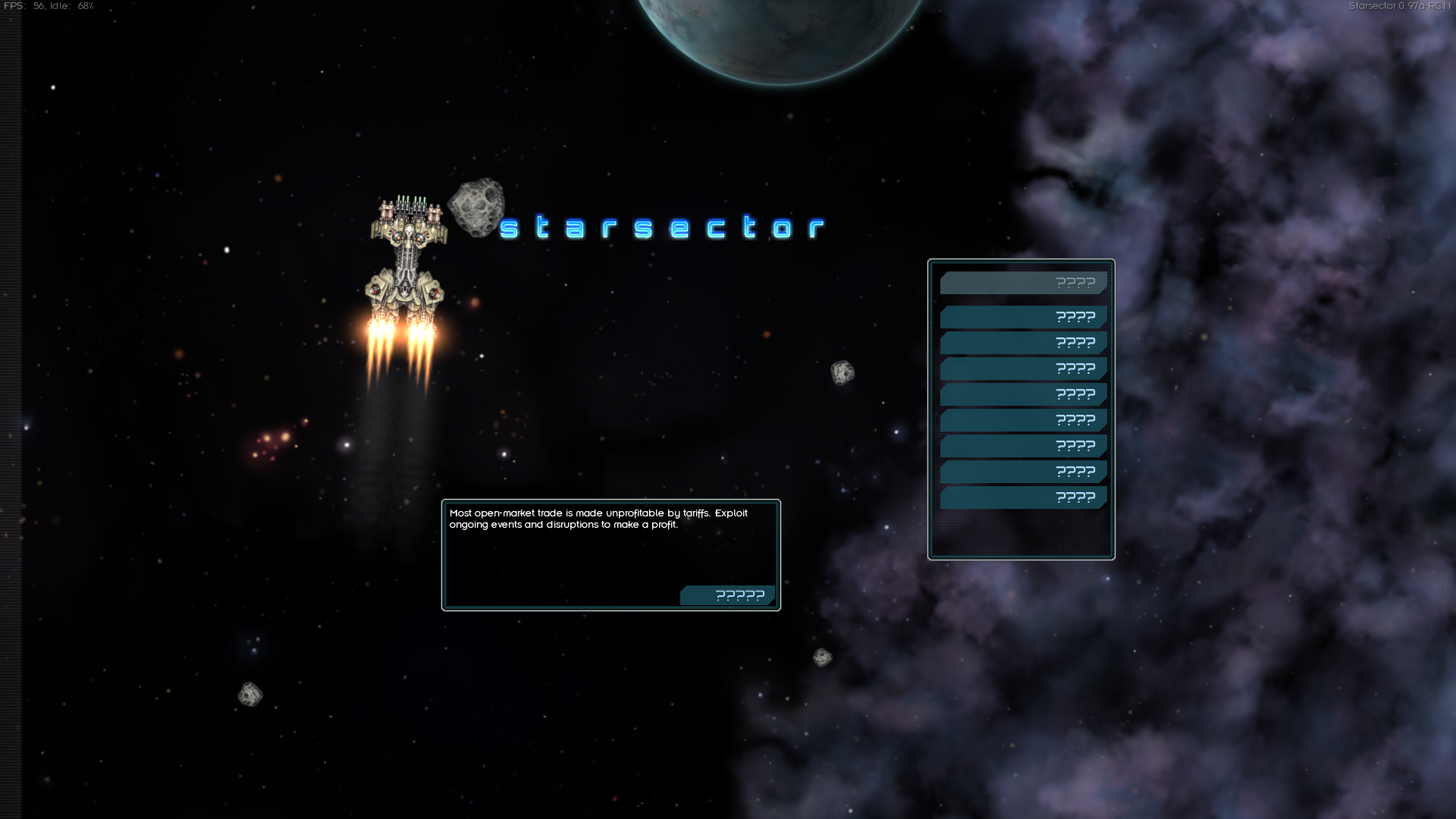1456x819 pixels.
Task: Select the fourth enabled "????" menu entry
Action: coord(1023,394)
